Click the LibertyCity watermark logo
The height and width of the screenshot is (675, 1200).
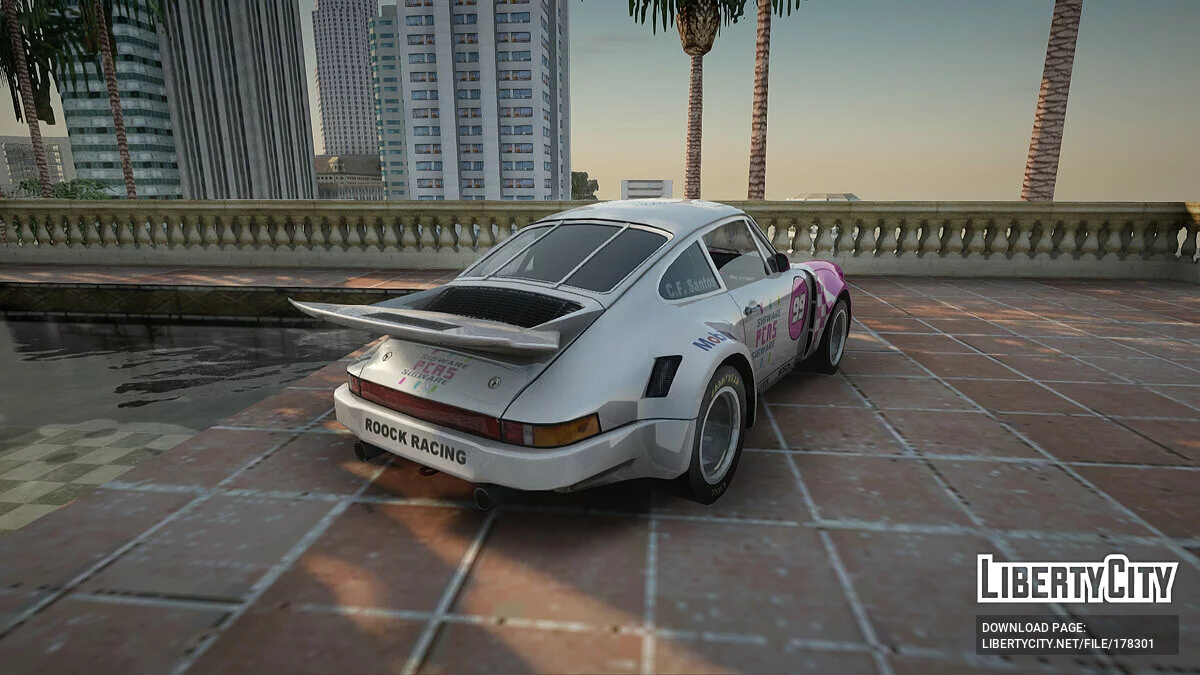[x=1077, y=579]
